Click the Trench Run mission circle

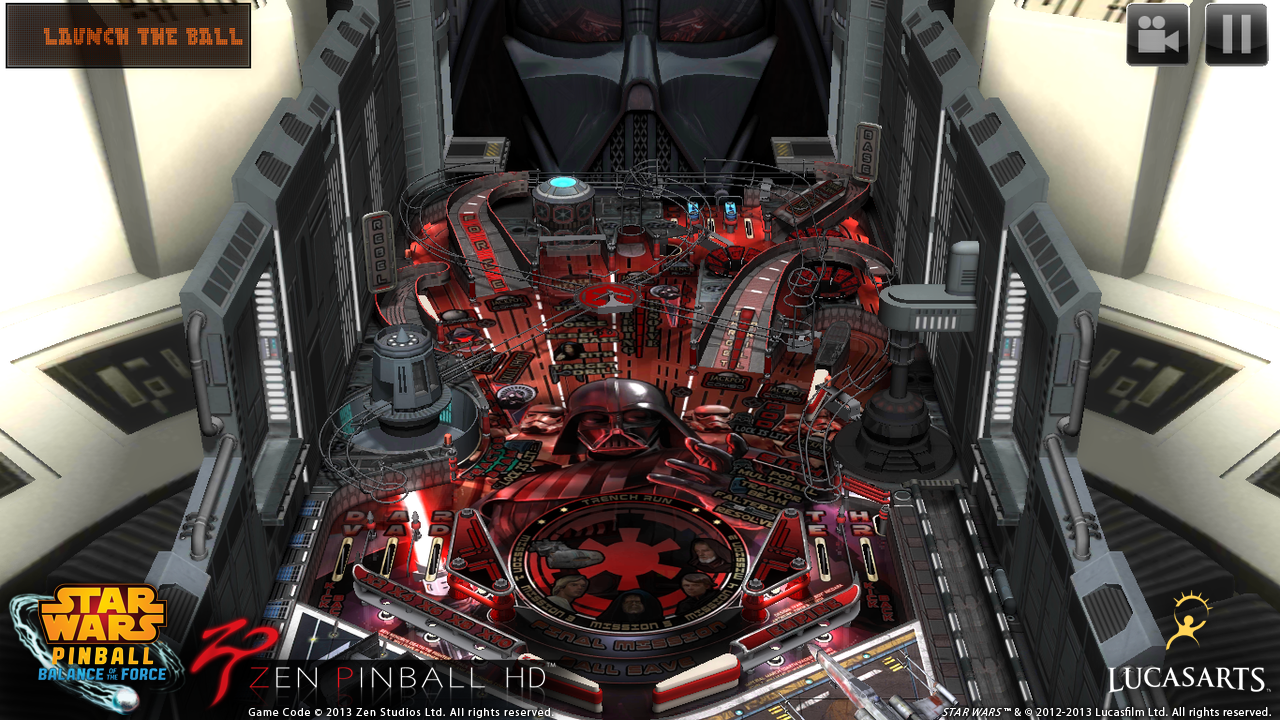coord(625,500)
